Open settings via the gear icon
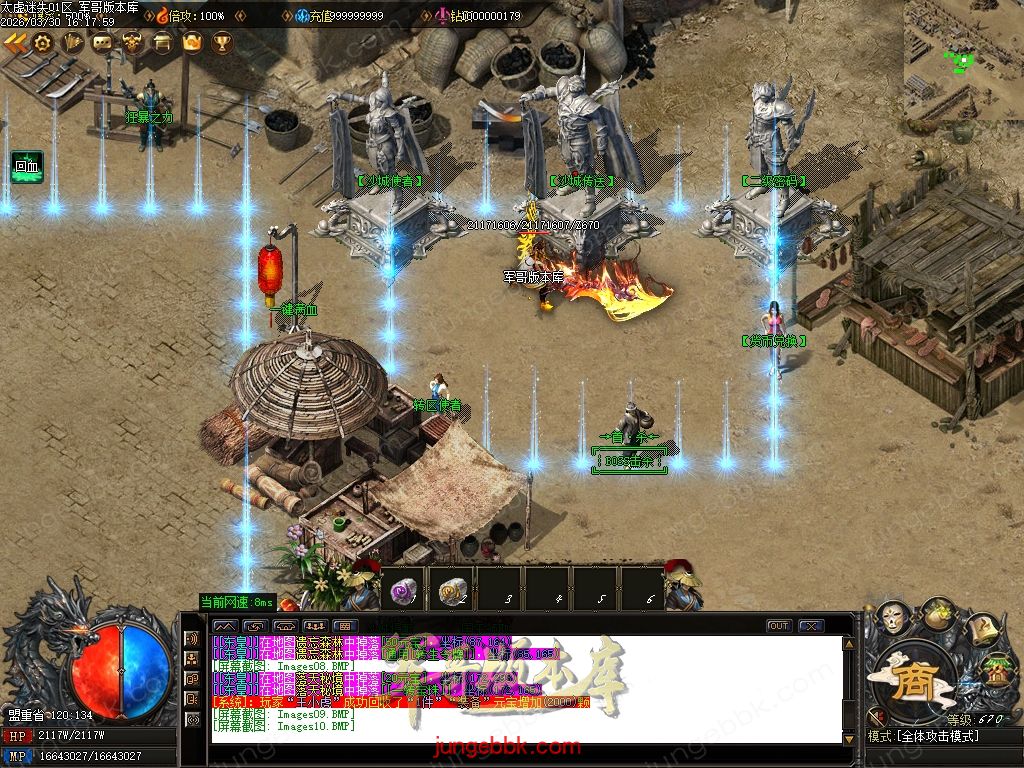Image resolution: width=1024 pixels, height=768 pixels. pos(43,42)
